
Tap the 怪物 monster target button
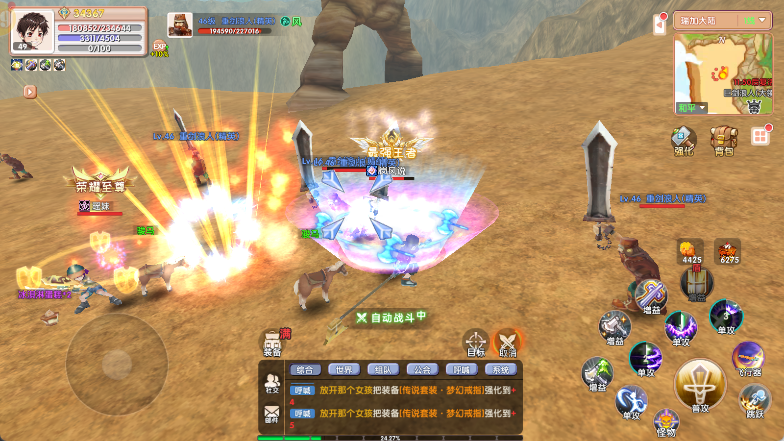[x=666, y=423]
